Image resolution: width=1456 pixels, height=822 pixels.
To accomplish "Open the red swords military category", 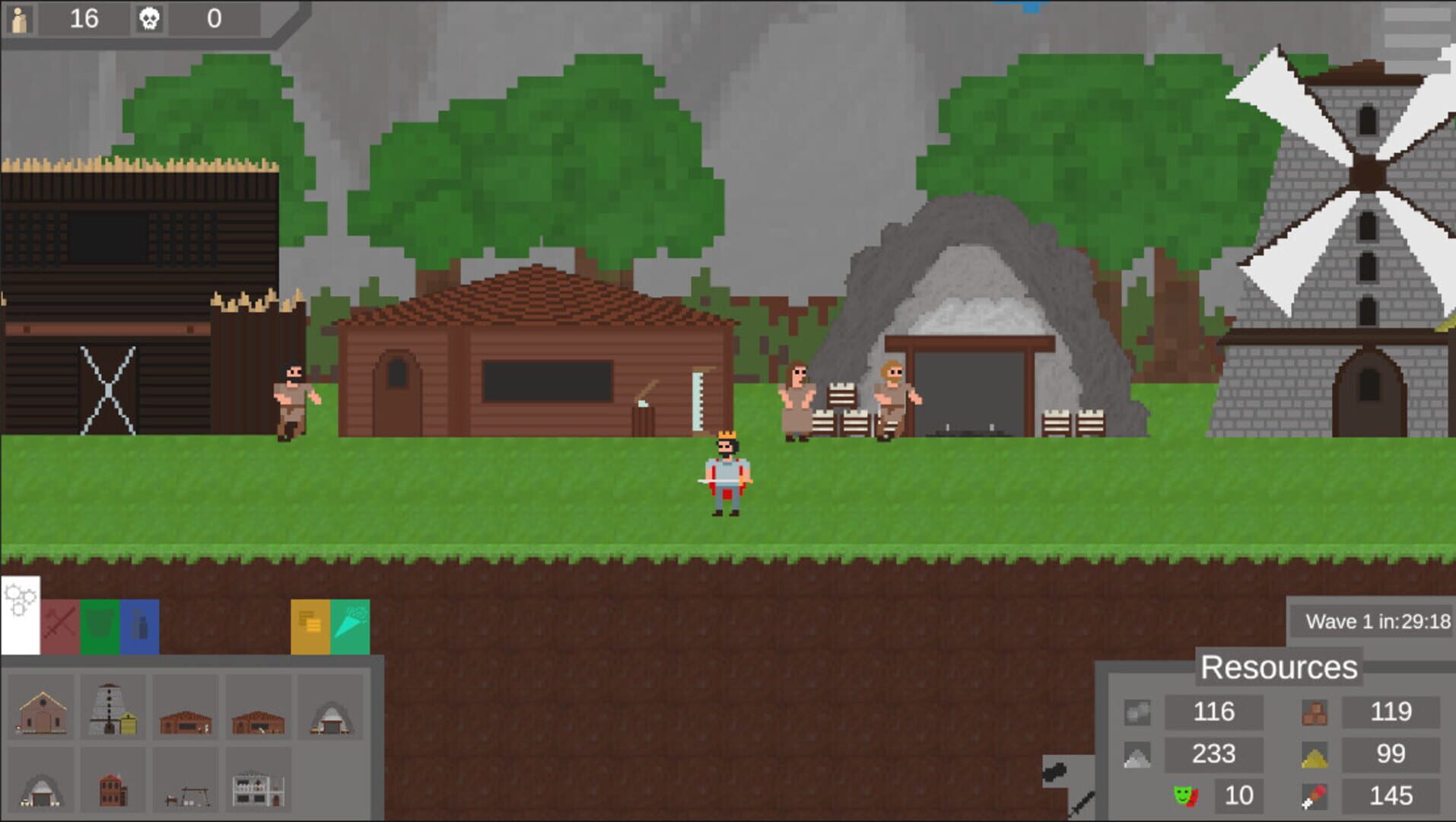I will (x=60, y=624).
